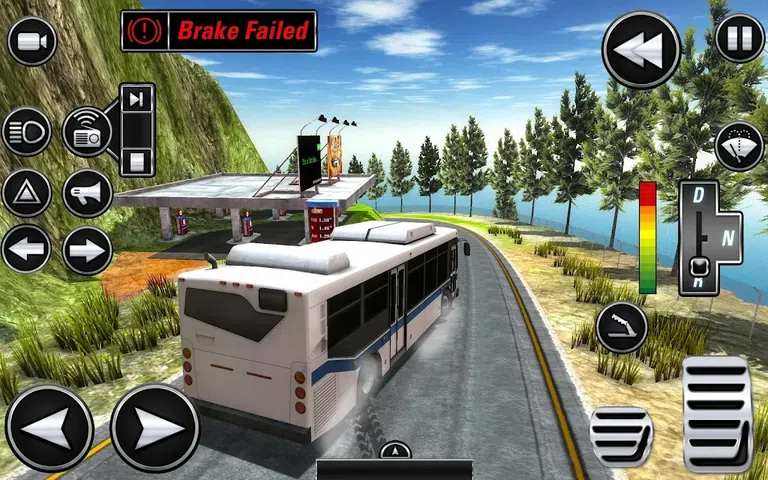Open the bus door
Screen dimensions: 768x480
pyautogui.click(x=622, y=327)
